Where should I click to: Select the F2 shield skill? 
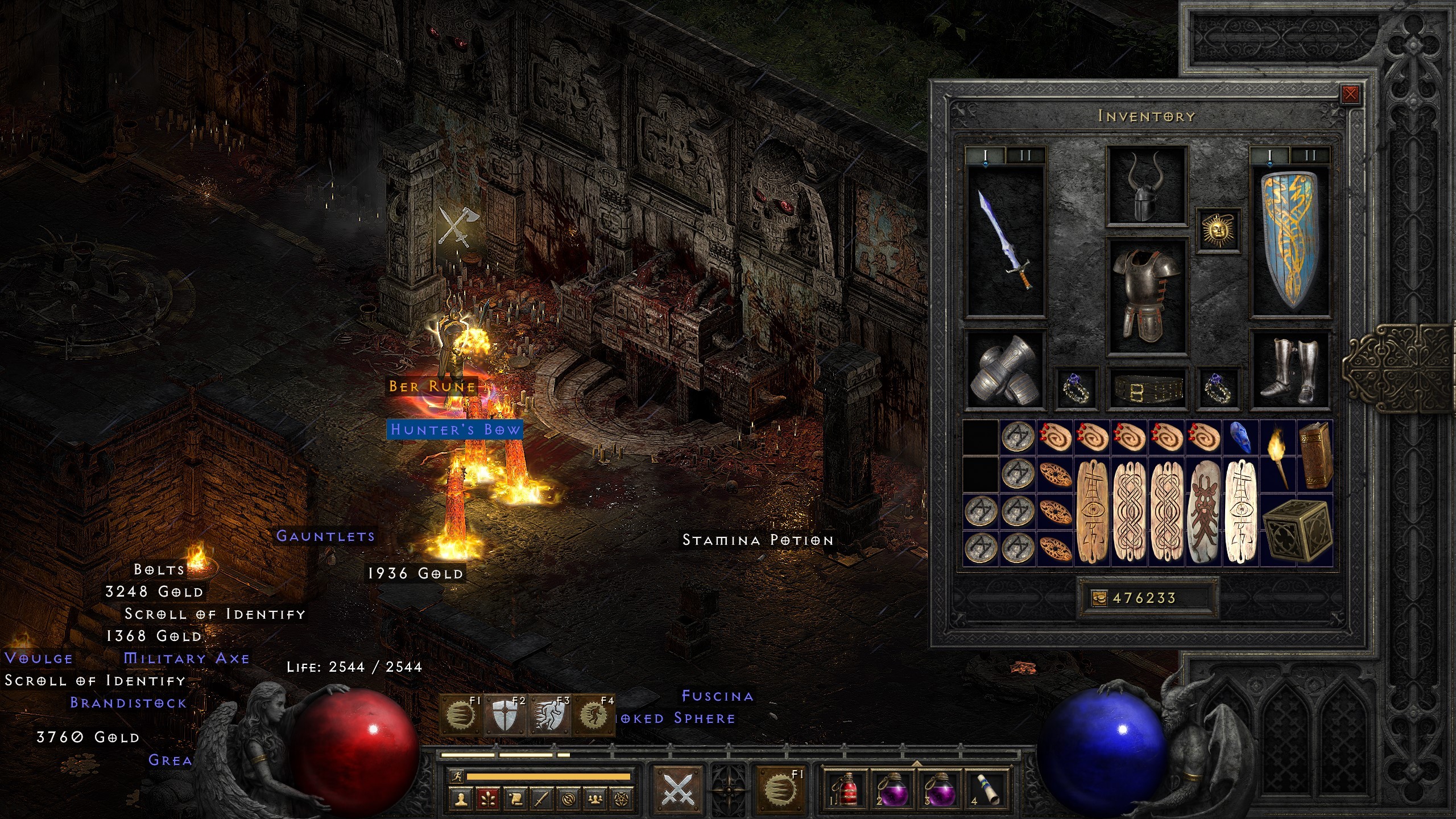point(506,715)
